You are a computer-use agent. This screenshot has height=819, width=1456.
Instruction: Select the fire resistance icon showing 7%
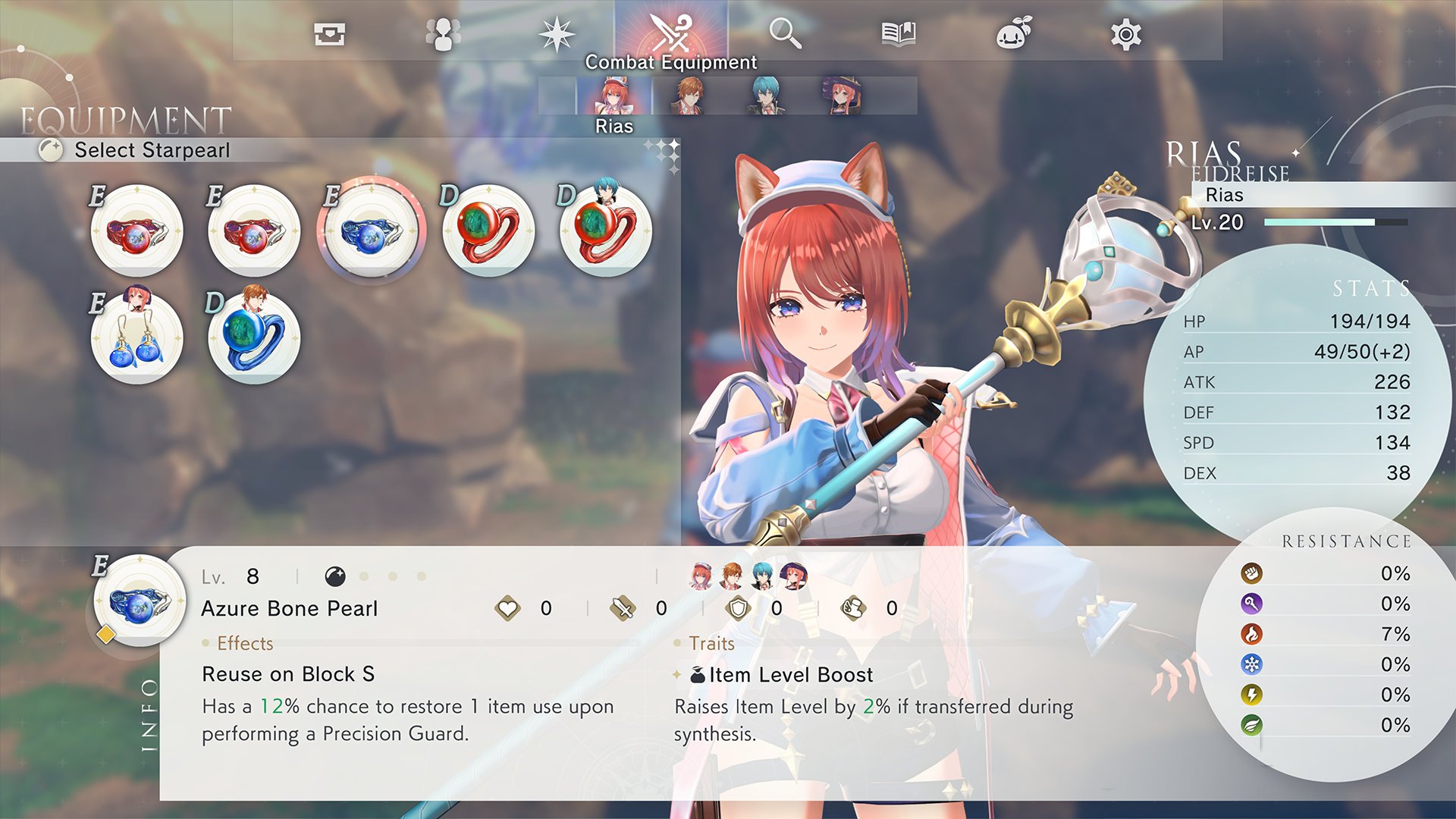[1252, 635]
